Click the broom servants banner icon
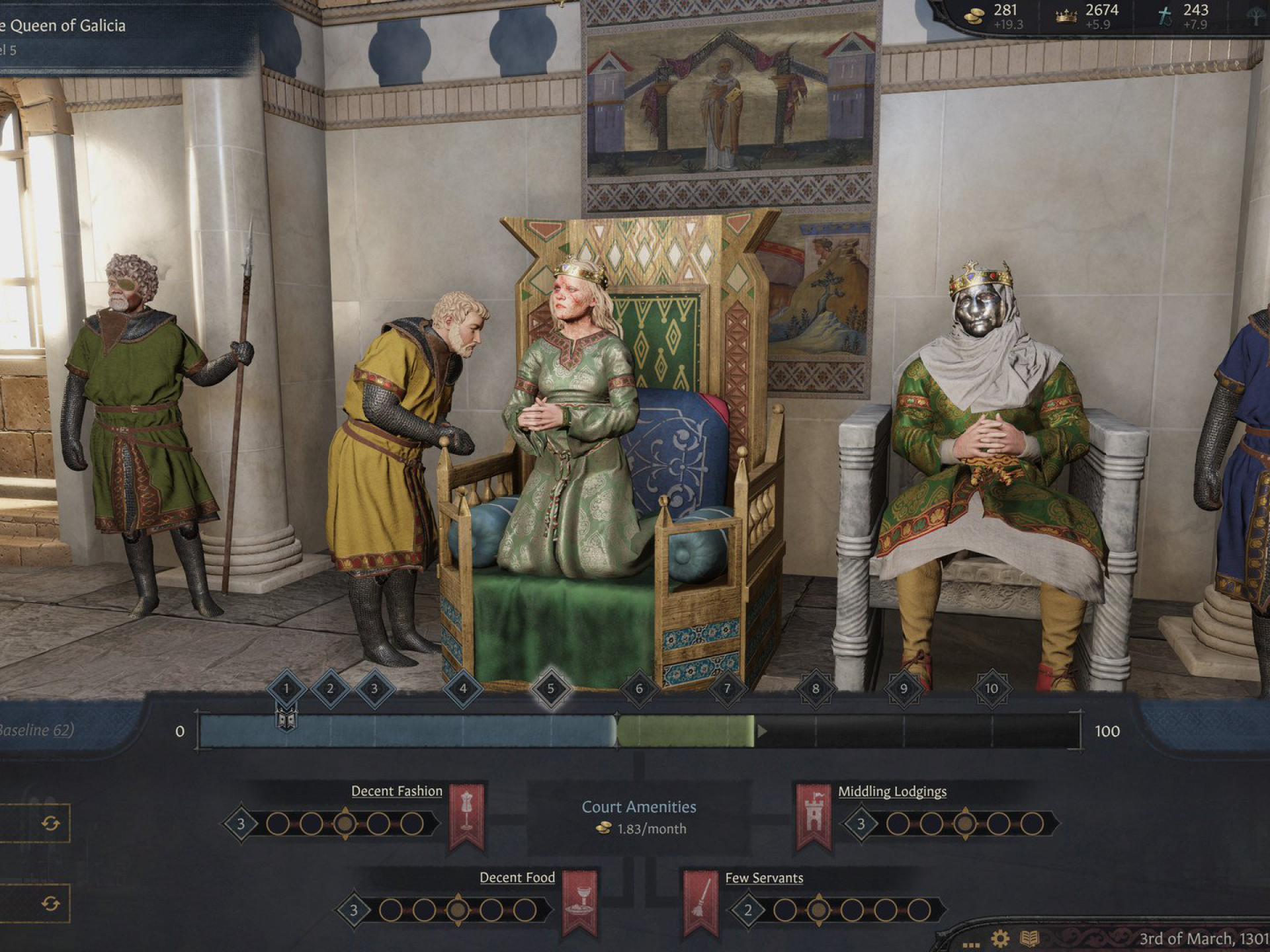1270x952 pixels. click(700, 902)
